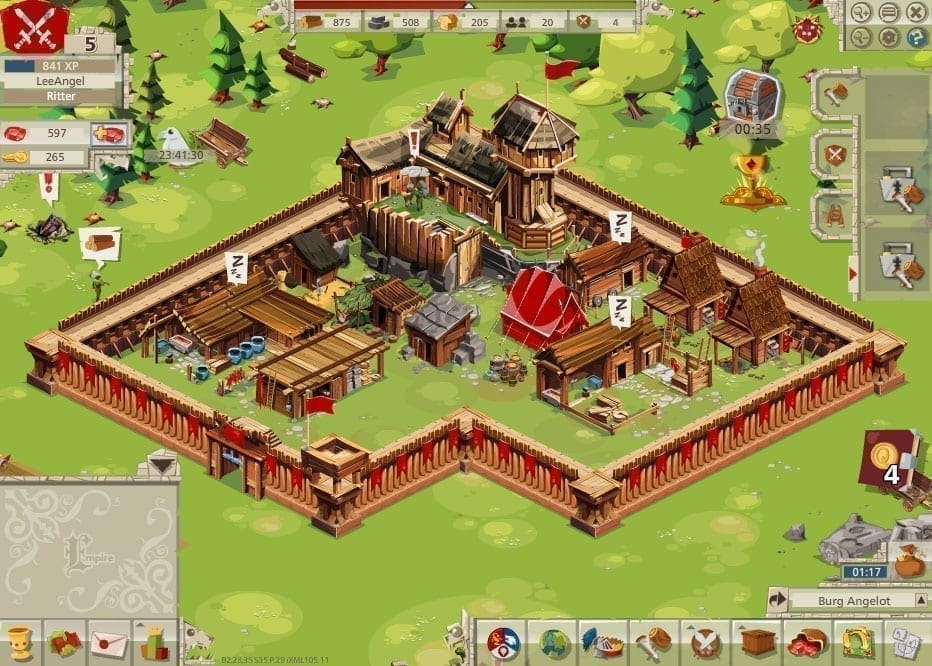This screenshot has height=666, width=932.
Task: Collapse the chat panel with down arrow
Action: (x=161, y=464)
